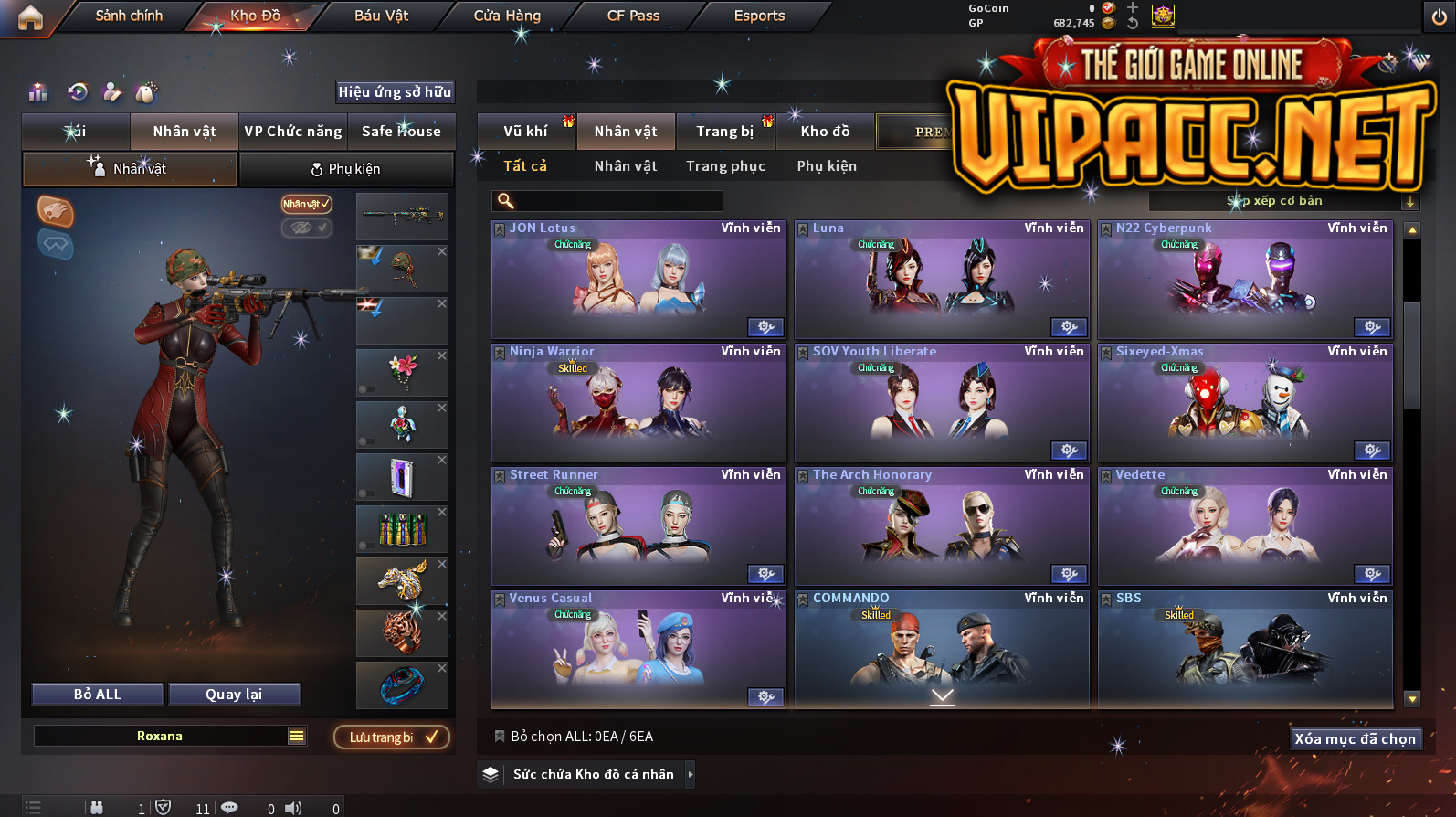
Task: Show the Hiệu ứng sở hữu panel
Action: 395,91
